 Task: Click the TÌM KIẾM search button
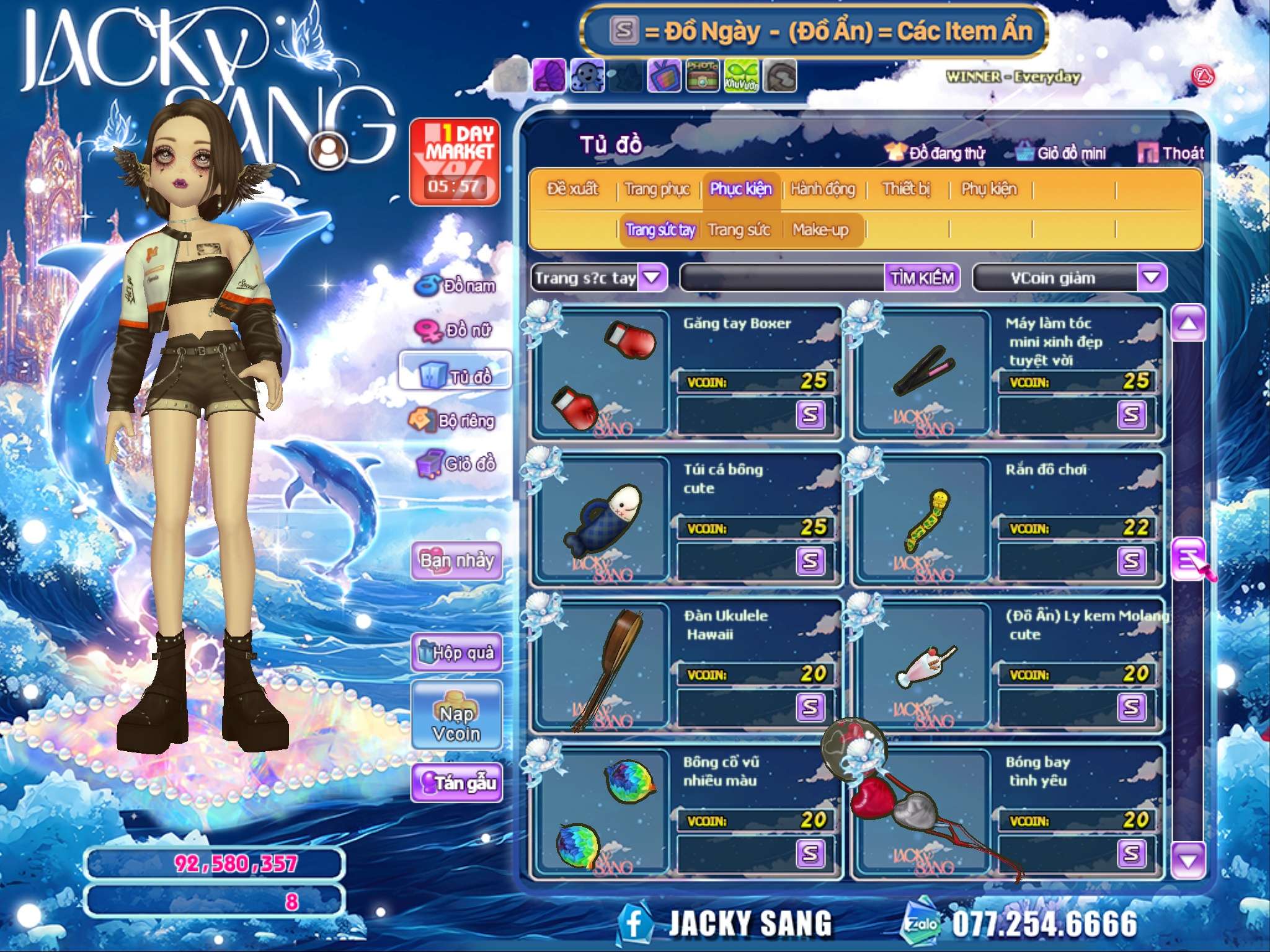pyautogui.click(x=921, y=278)
